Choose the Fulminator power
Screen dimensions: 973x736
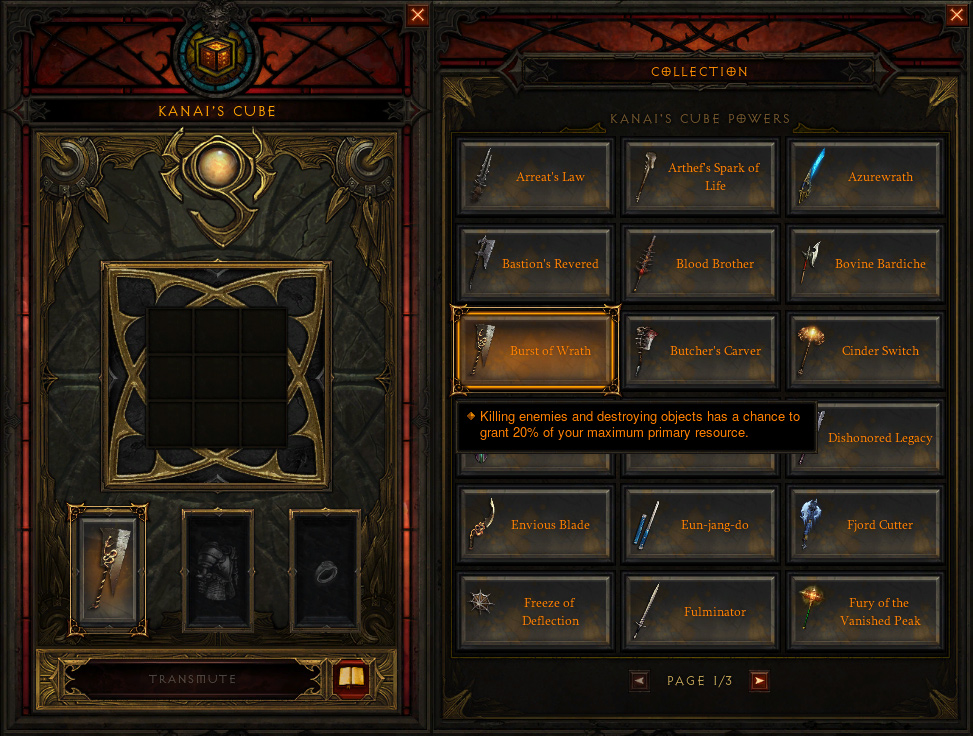(700, 612)
